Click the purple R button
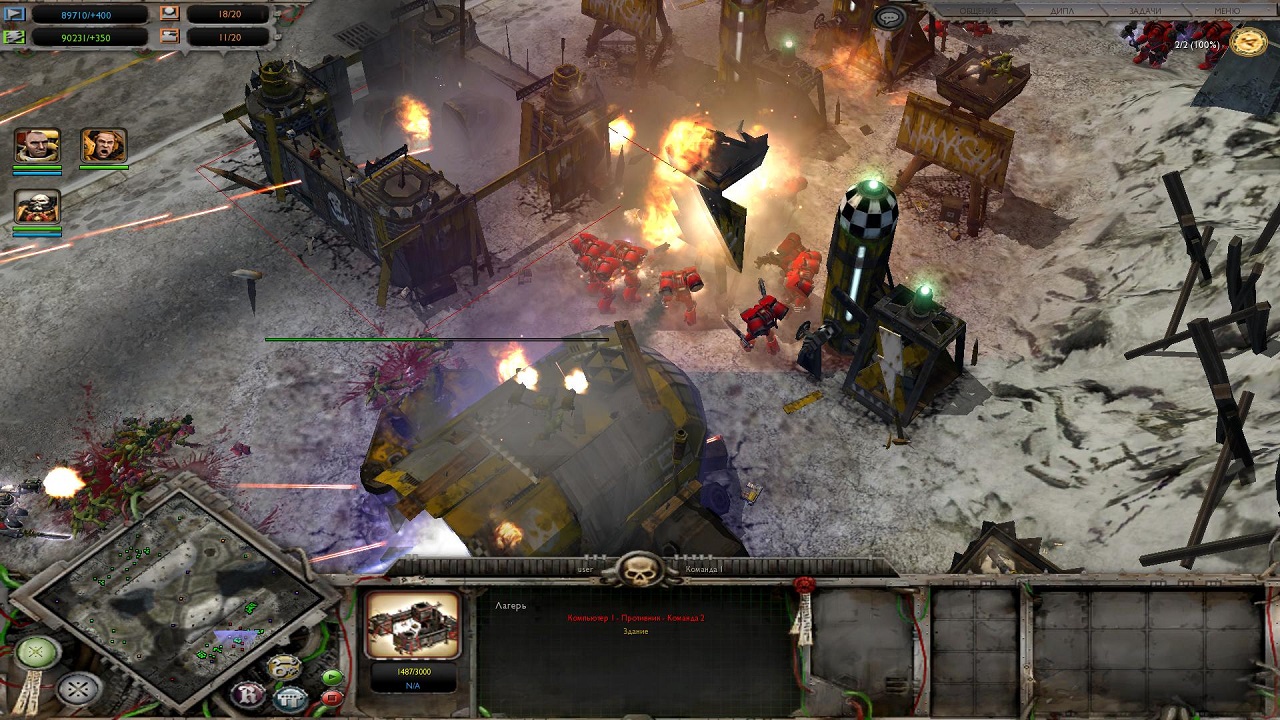Viewport: 1280px width, 720px height. click(247, 693)
